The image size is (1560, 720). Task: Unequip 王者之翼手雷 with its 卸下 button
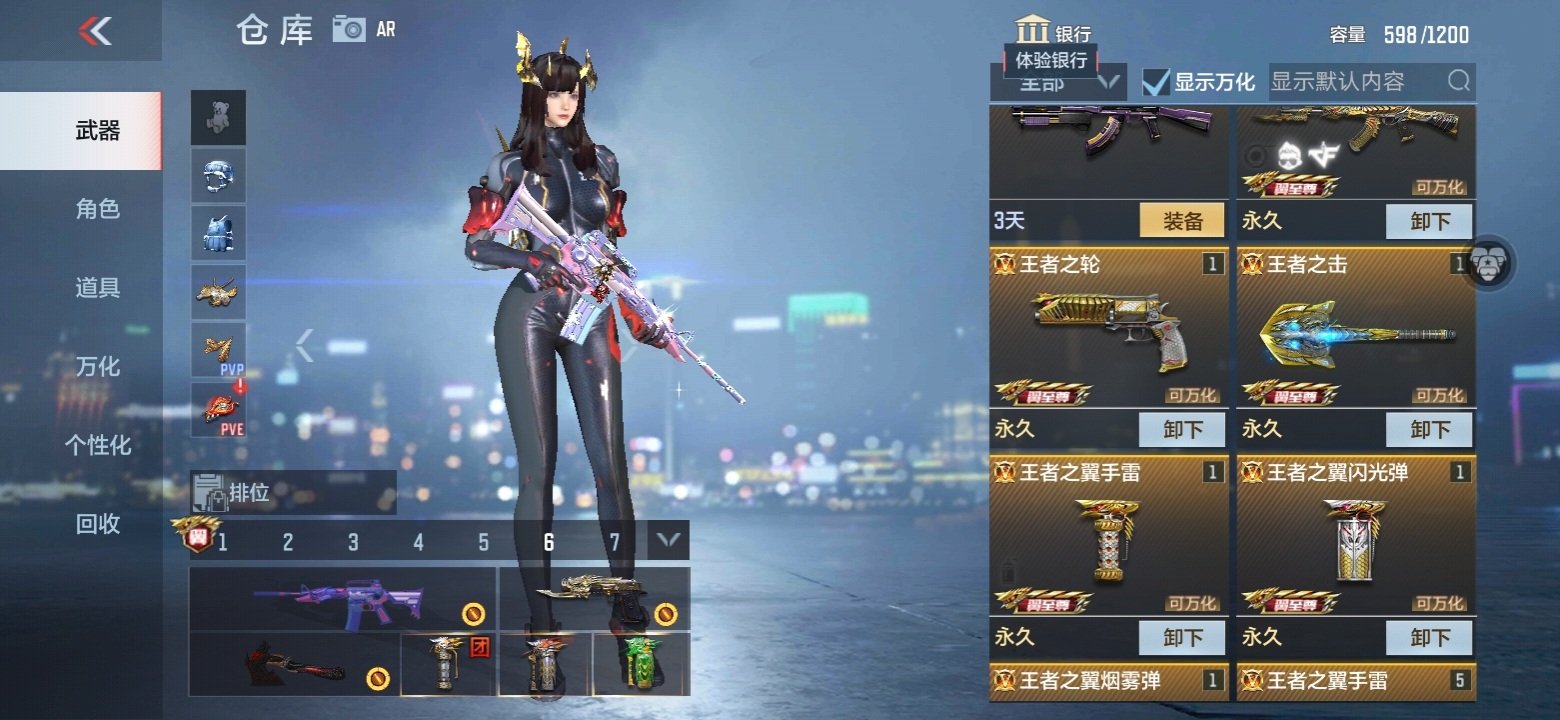click(1182, 636)
